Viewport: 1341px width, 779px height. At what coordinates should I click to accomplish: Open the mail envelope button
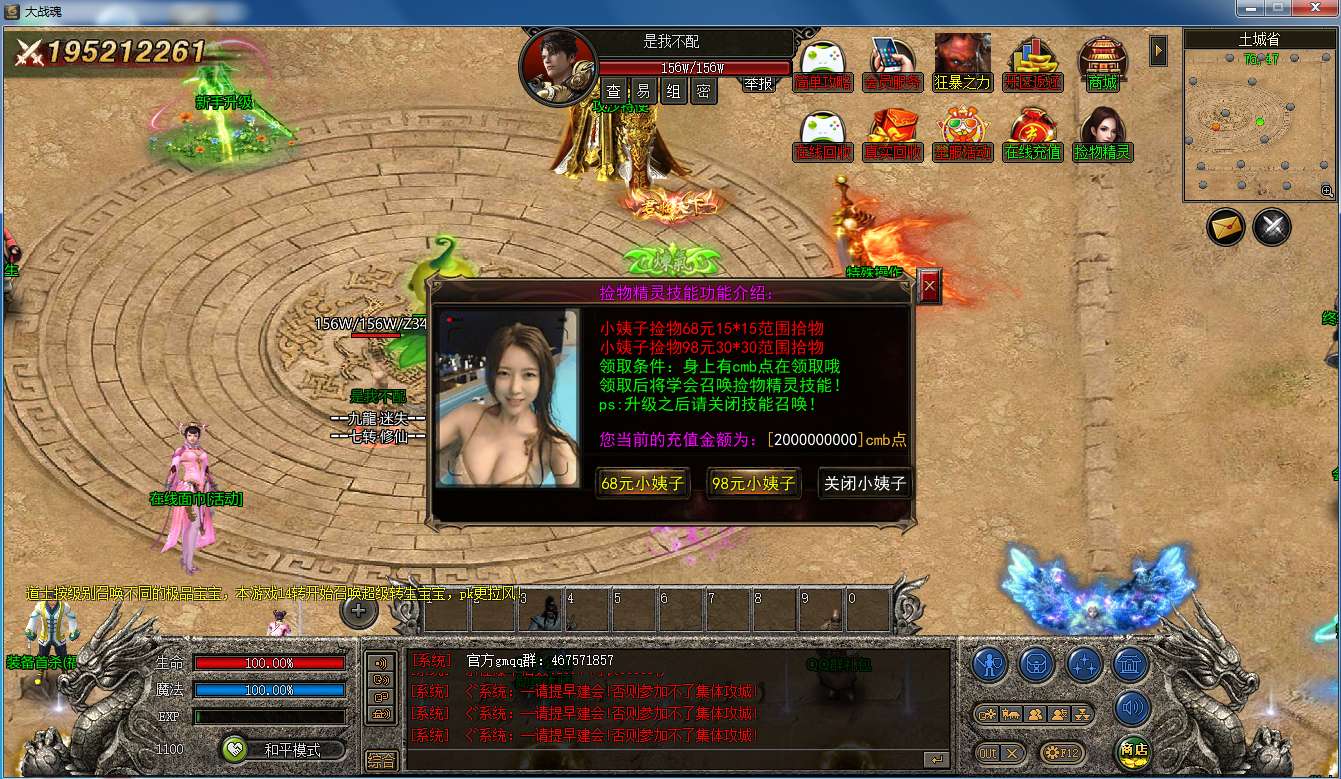pyautogui.click(x=1225, y=228)
